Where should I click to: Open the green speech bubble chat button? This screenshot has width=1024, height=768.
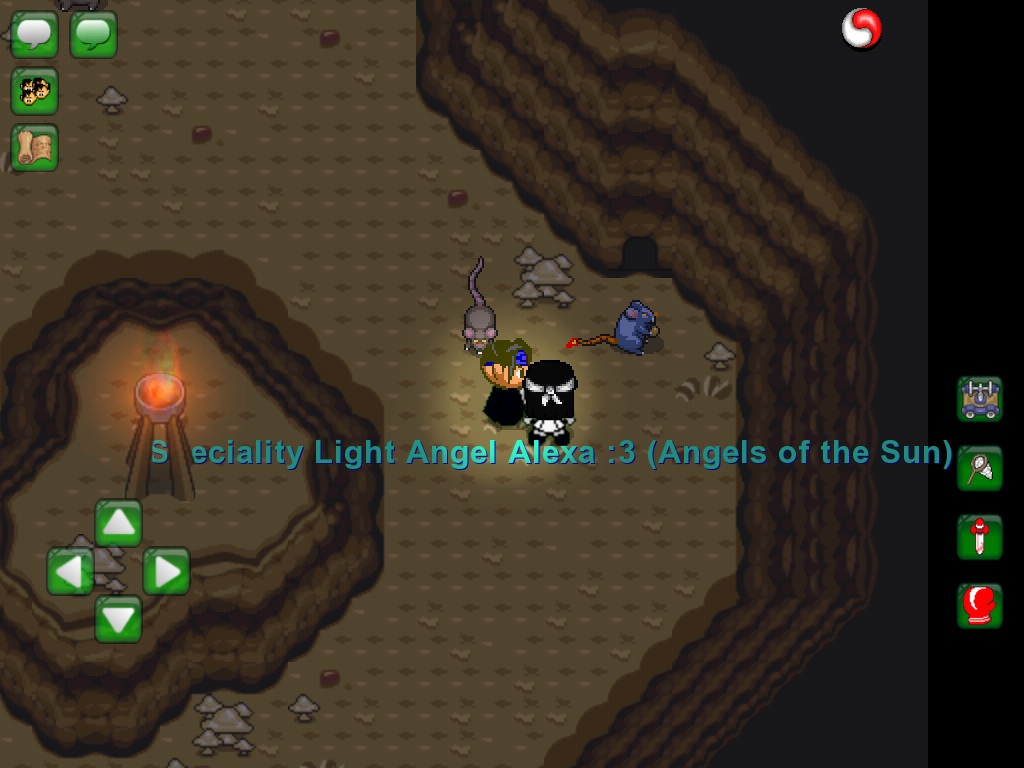[93, 35]
